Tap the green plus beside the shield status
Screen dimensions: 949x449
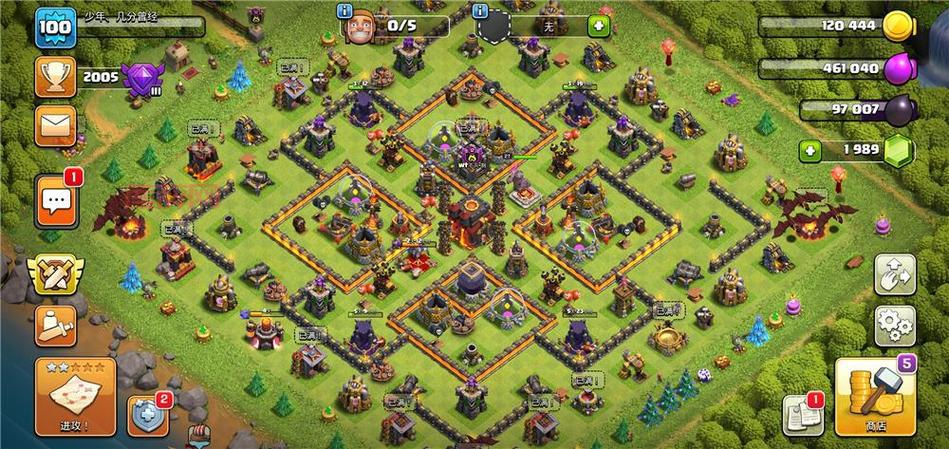(598, 26)
